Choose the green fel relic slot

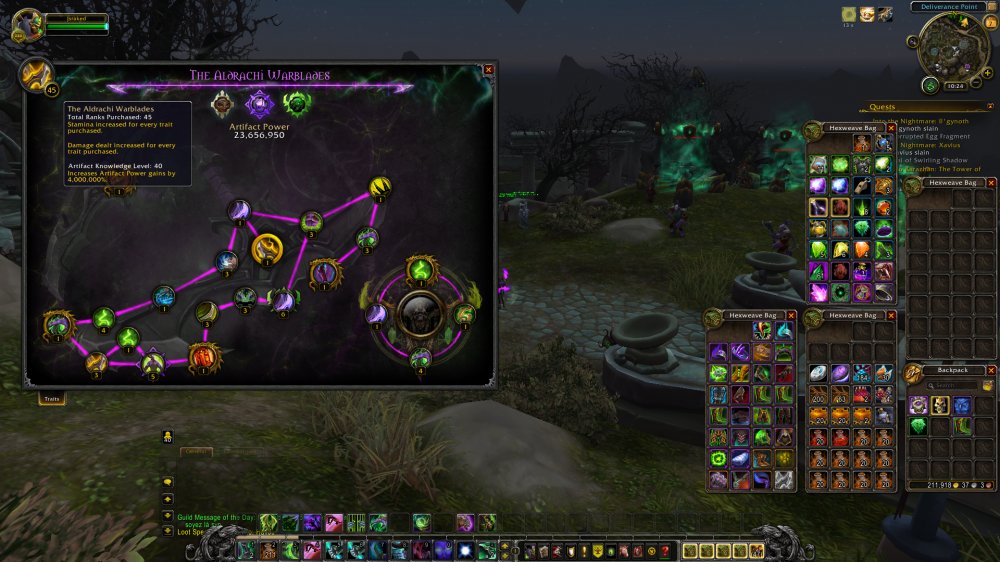point(296,104)
